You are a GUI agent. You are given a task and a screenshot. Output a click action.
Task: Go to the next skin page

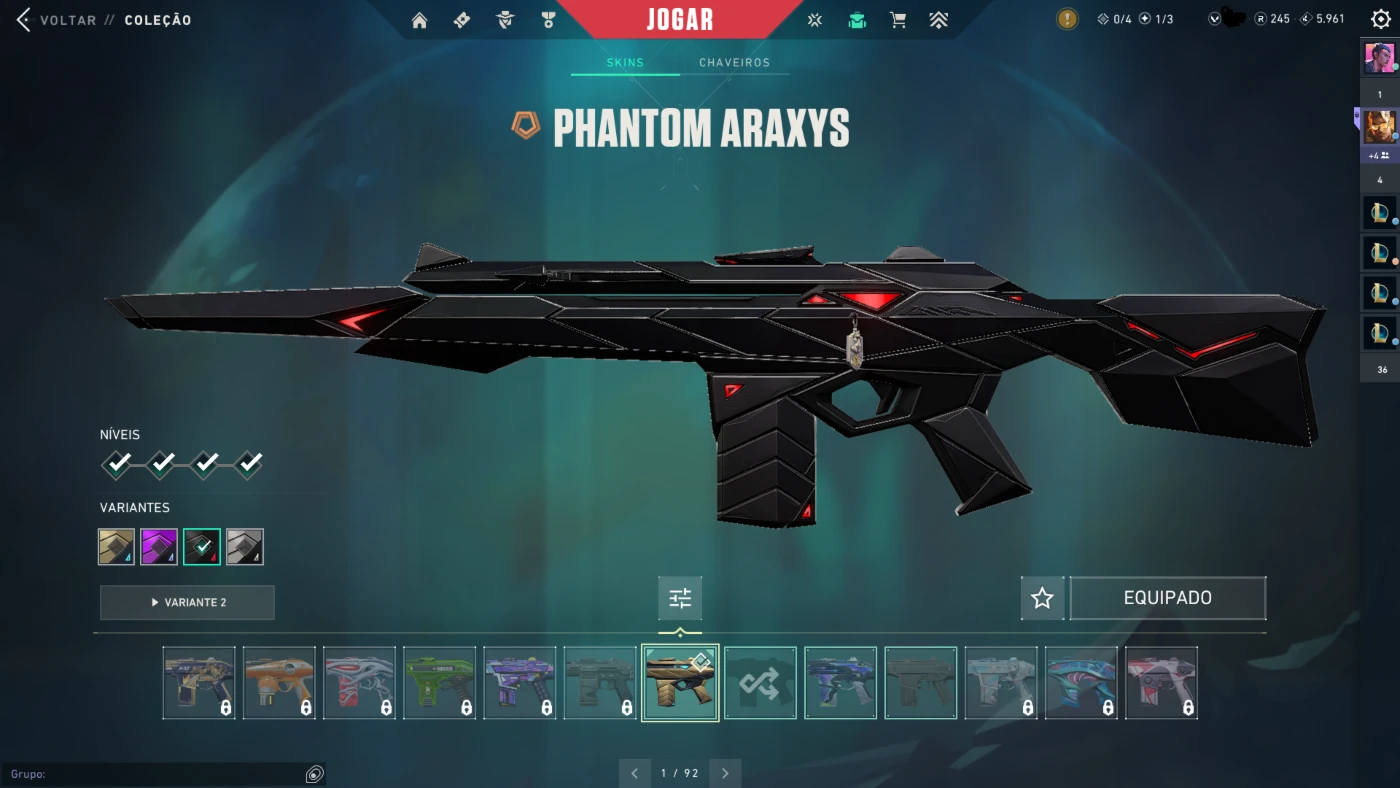725,773
